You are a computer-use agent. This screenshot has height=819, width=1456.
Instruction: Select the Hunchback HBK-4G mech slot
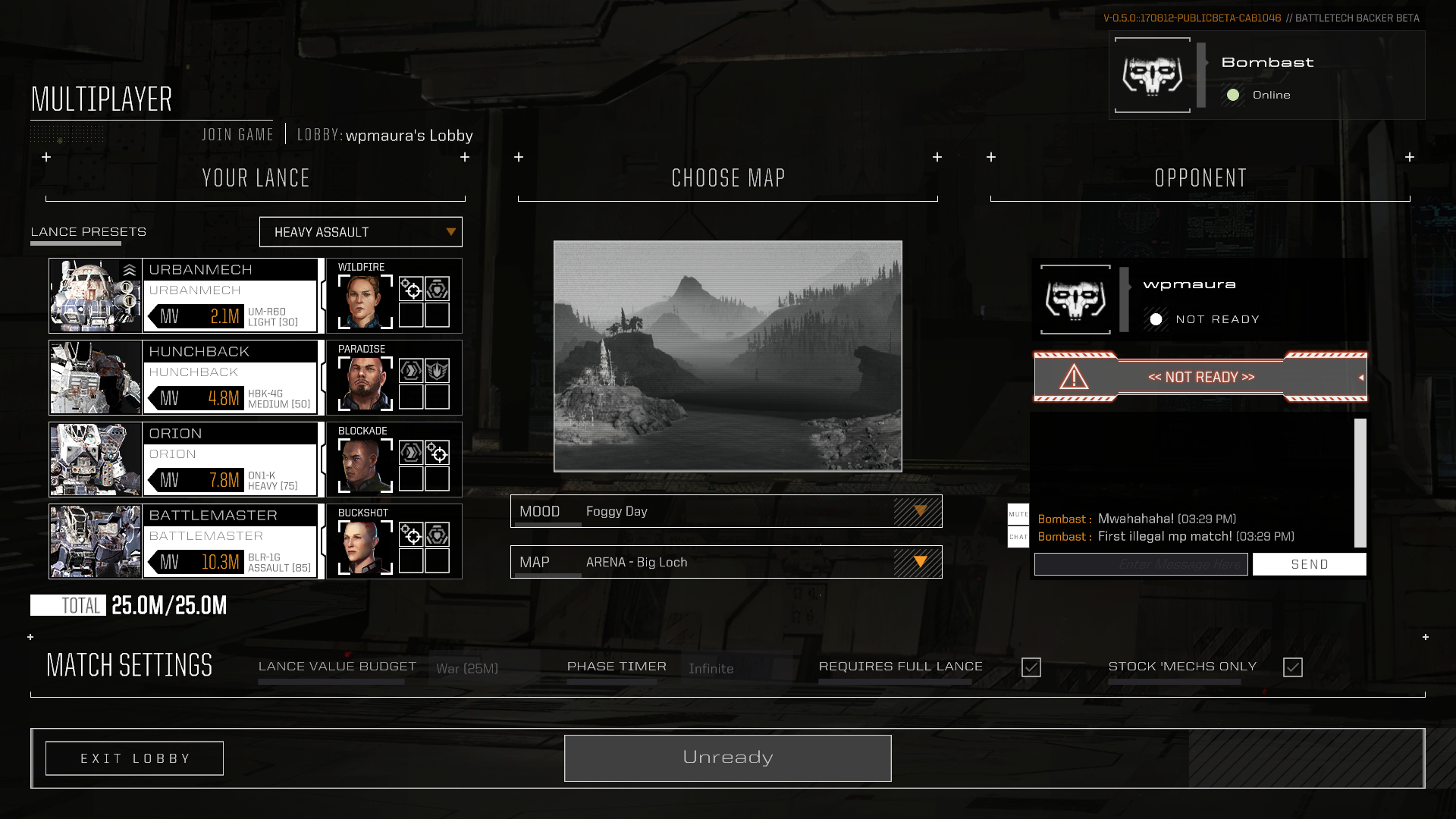[x=183, y=378]
